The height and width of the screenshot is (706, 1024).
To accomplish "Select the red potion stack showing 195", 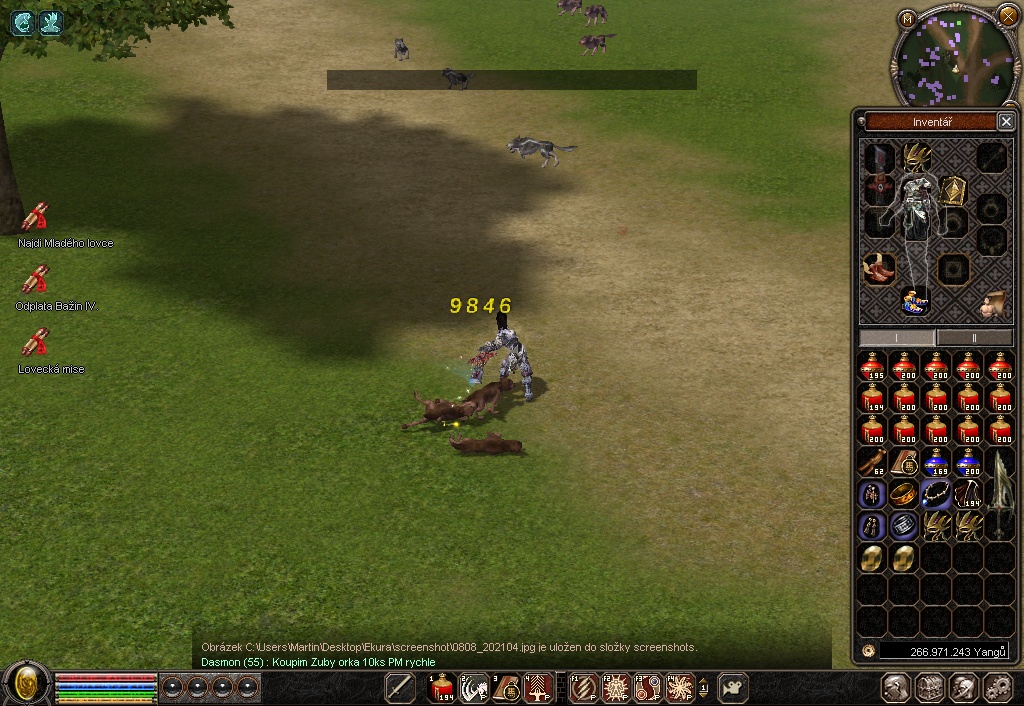I will click(x=873, y=367).
